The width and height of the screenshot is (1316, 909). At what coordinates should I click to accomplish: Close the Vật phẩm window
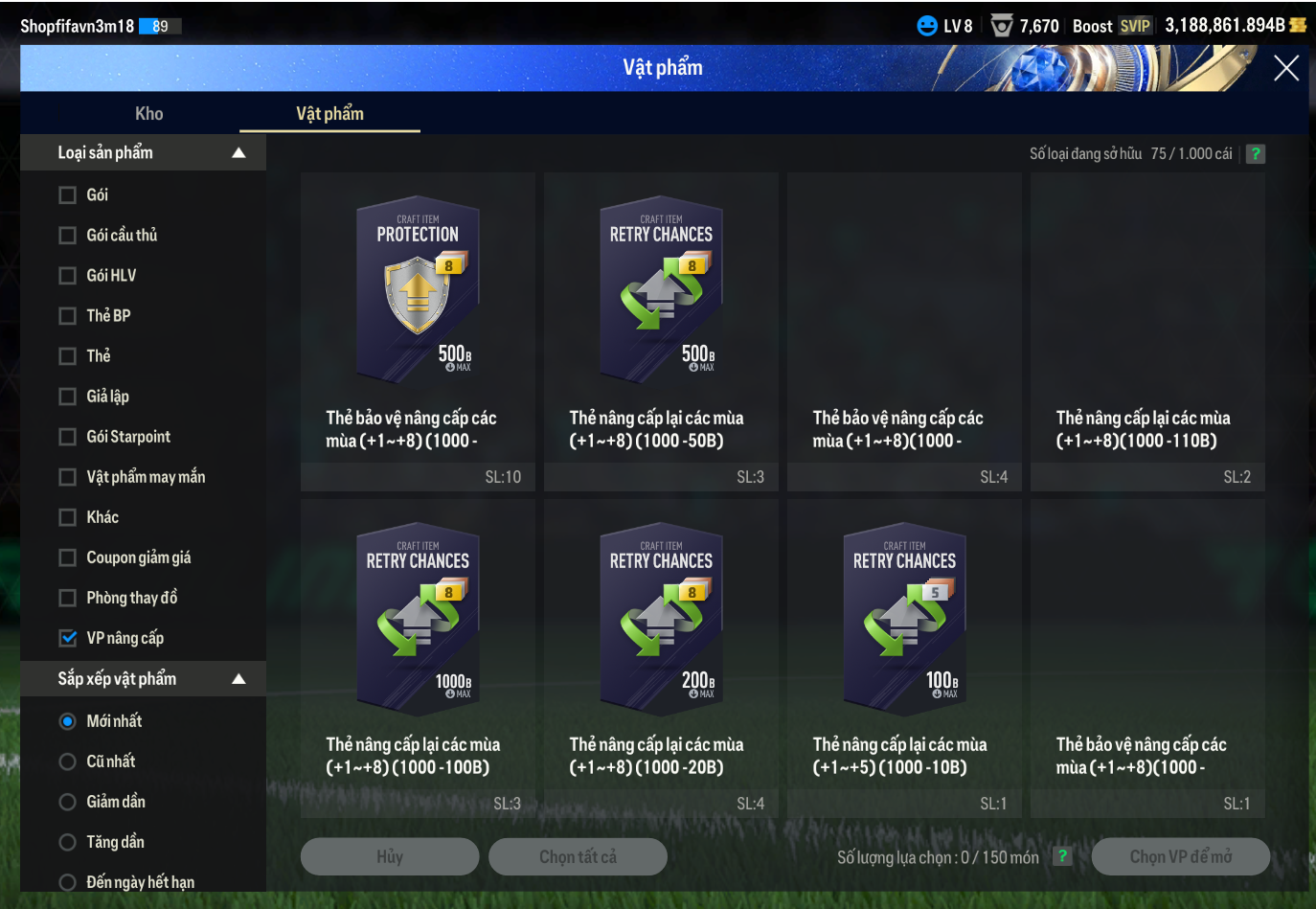click(1285, 68)
